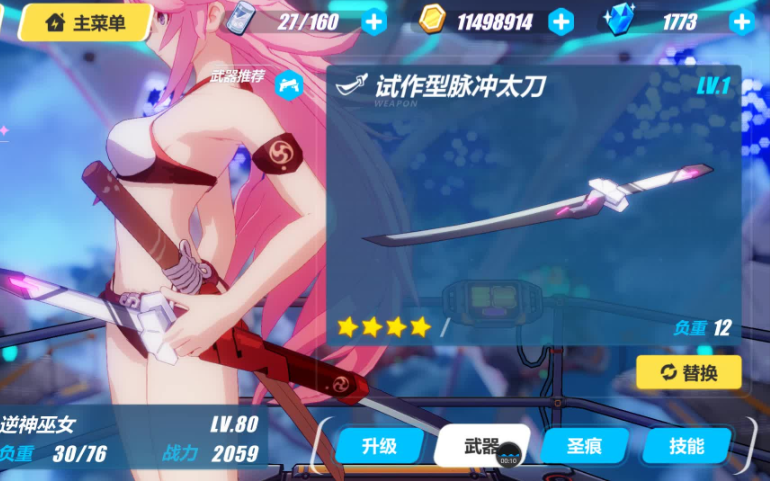Switch to the 升级 upgrade tab
770x481 pixels.
[379, 446]
